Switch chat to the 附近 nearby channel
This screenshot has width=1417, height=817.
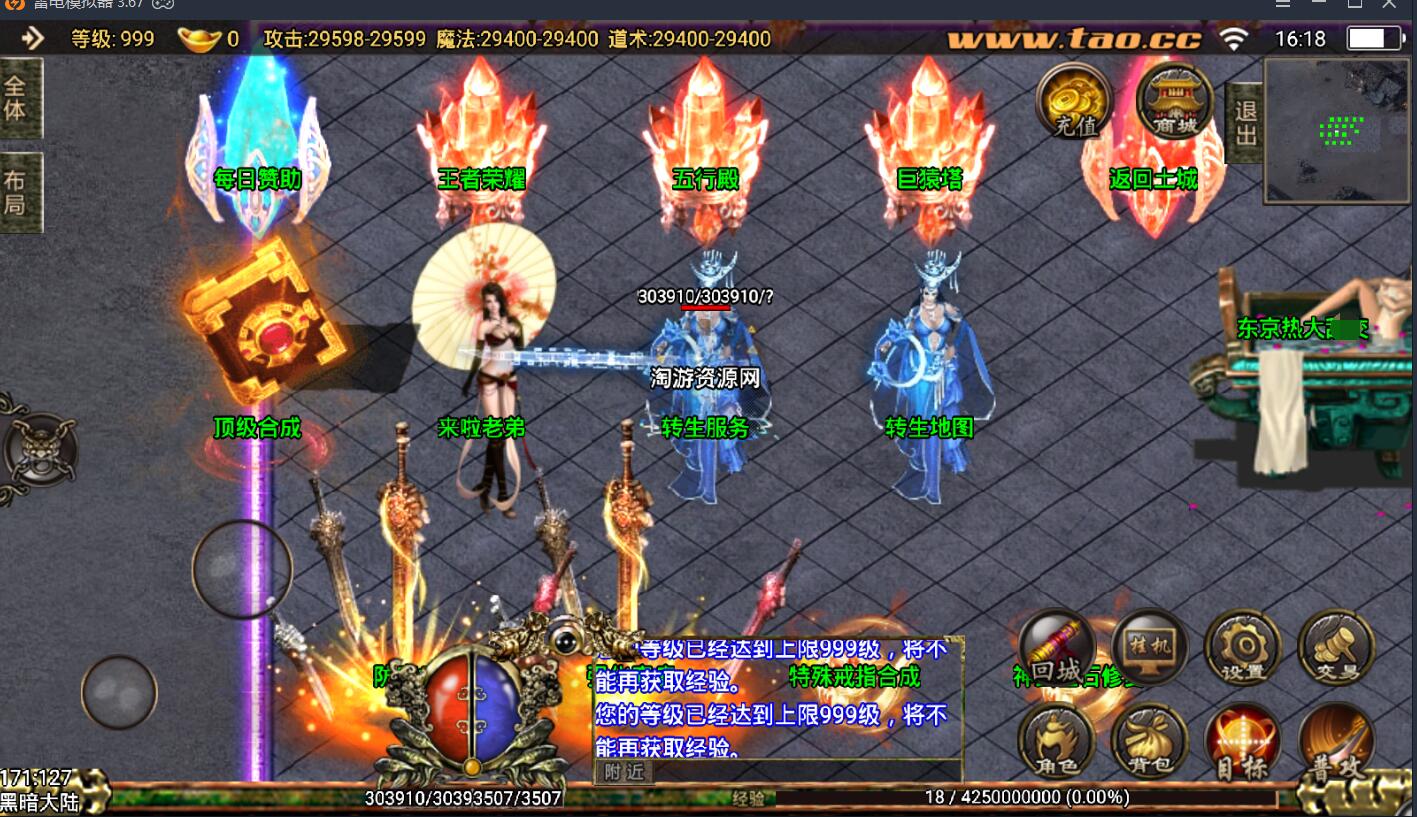623,772
